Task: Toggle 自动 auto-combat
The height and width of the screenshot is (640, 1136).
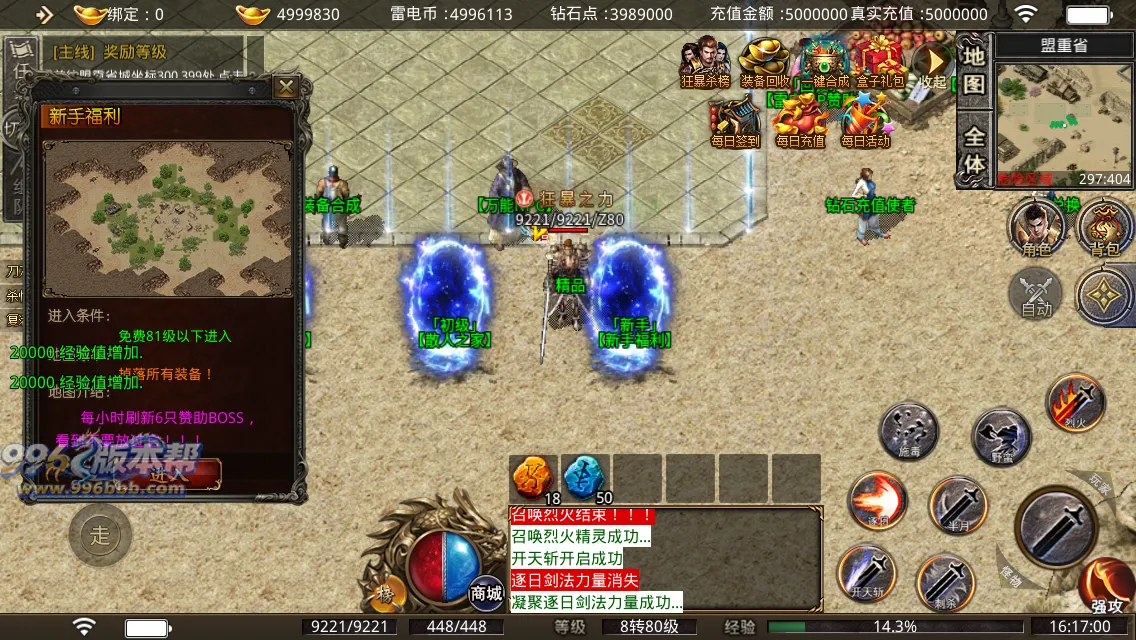Action: tap(1036, 293)
